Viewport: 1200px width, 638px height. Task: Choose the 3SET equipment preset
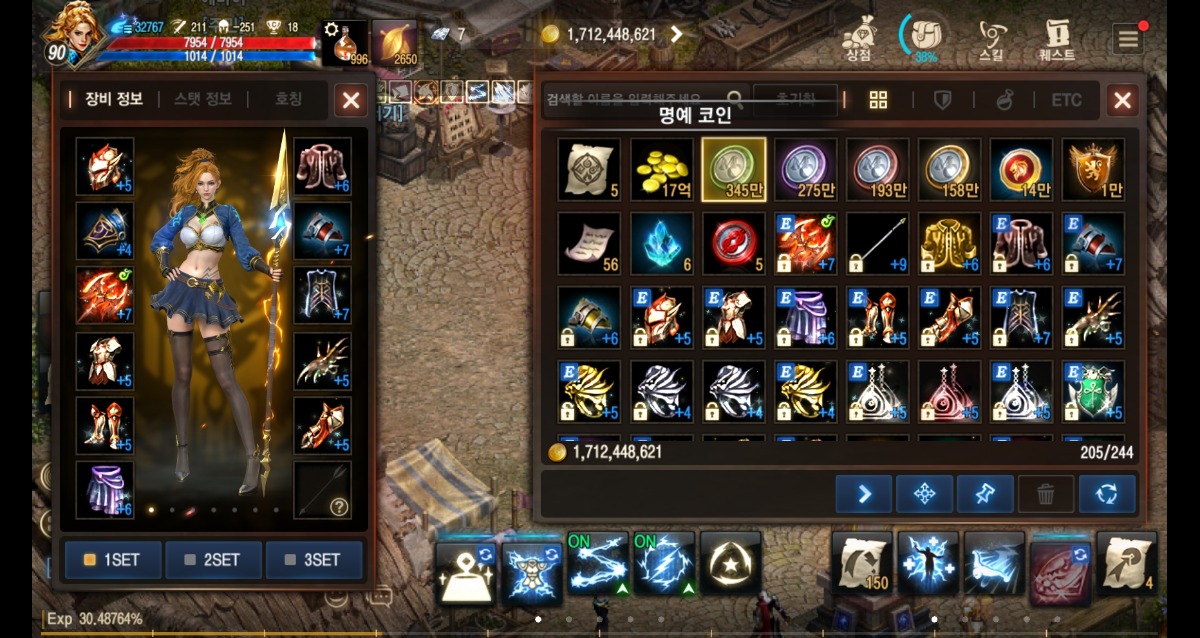(x=314, y=560)
